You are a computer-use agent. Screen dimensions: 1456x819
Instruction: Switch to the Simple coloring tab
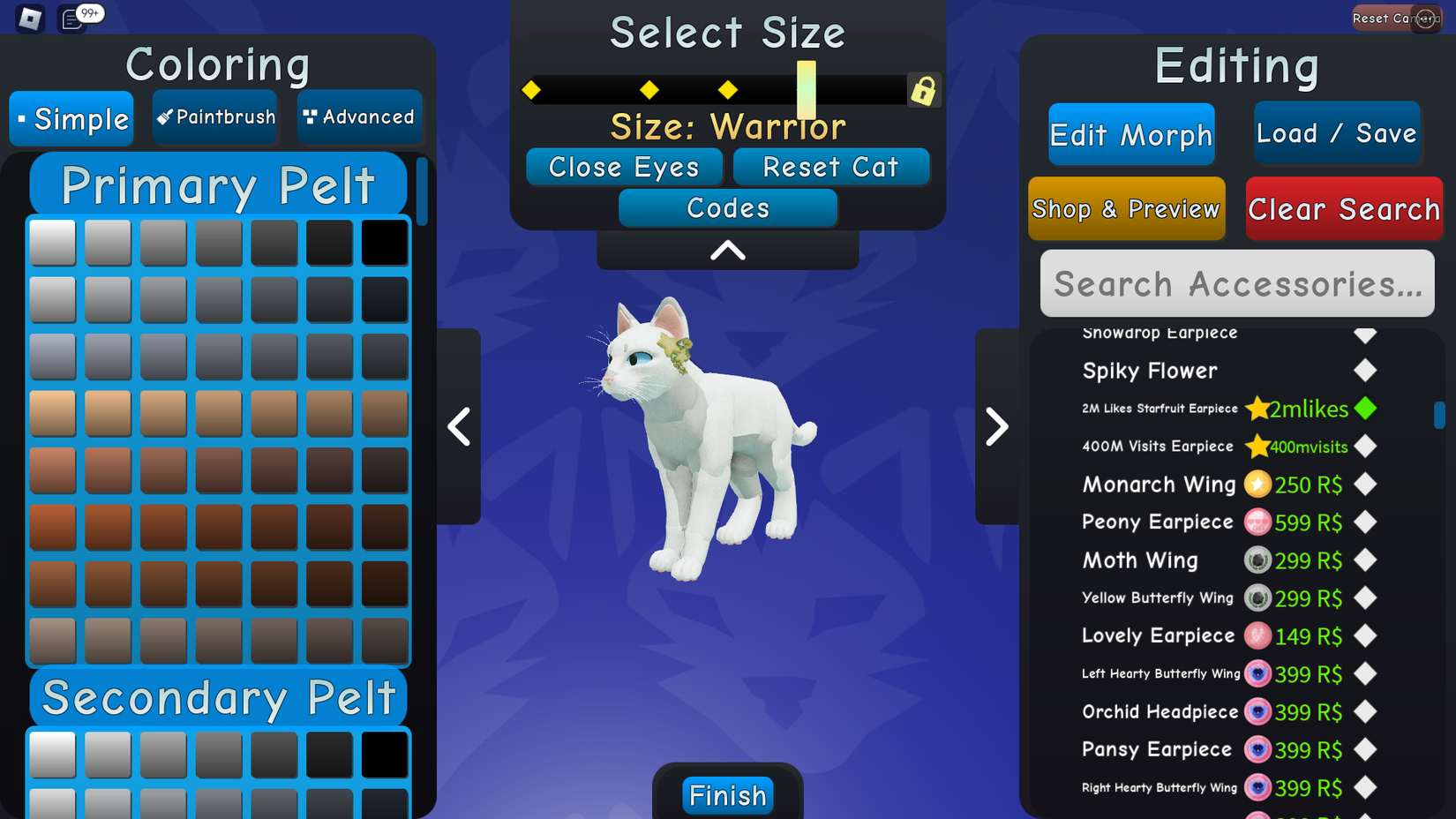pos(71,118)
